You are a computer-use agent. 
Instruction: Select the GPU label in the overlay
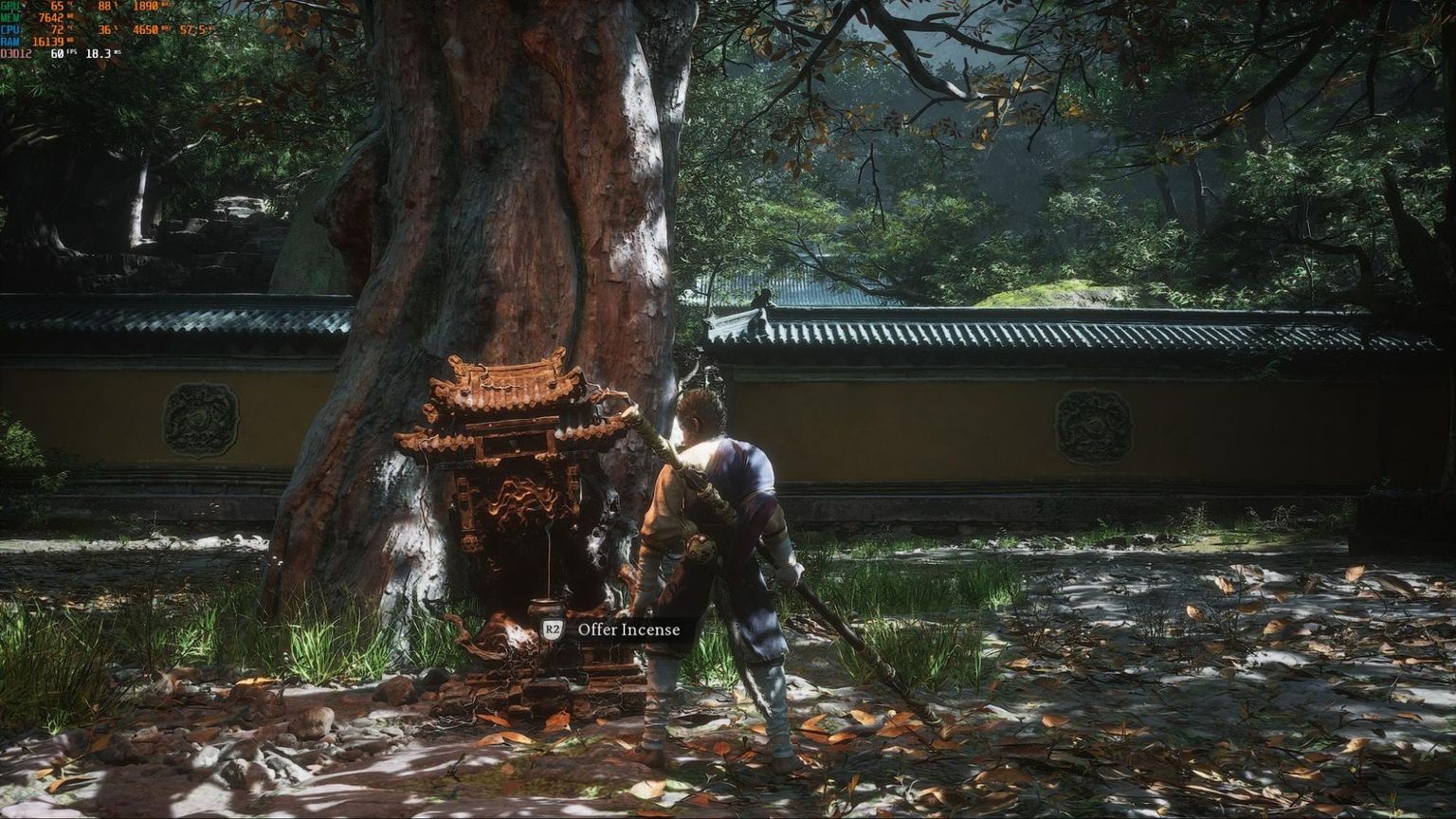(x=9, y=7)
